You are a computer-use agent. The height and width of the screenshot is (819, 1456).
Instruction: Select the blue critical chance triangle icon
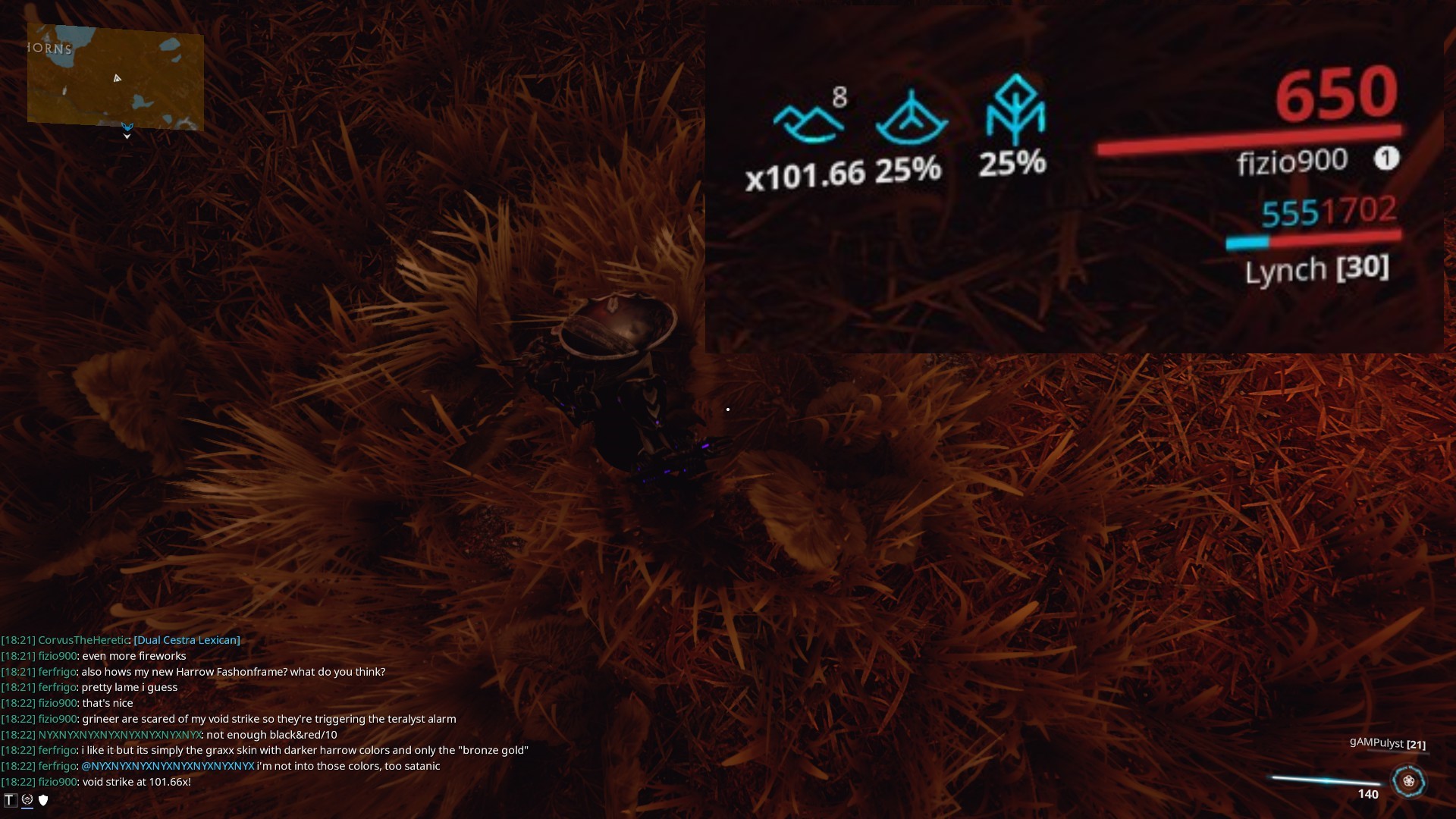pyautogui.click(x=914, y=121)
